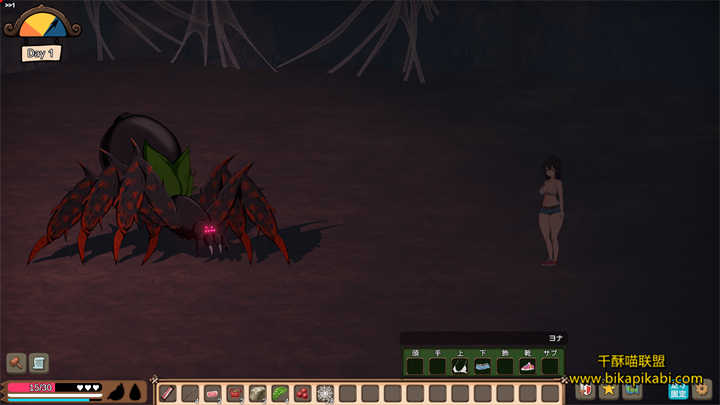Click the equipped top clothing slot
The height and width of the screenshot is (405, 720).
(459, 366)
